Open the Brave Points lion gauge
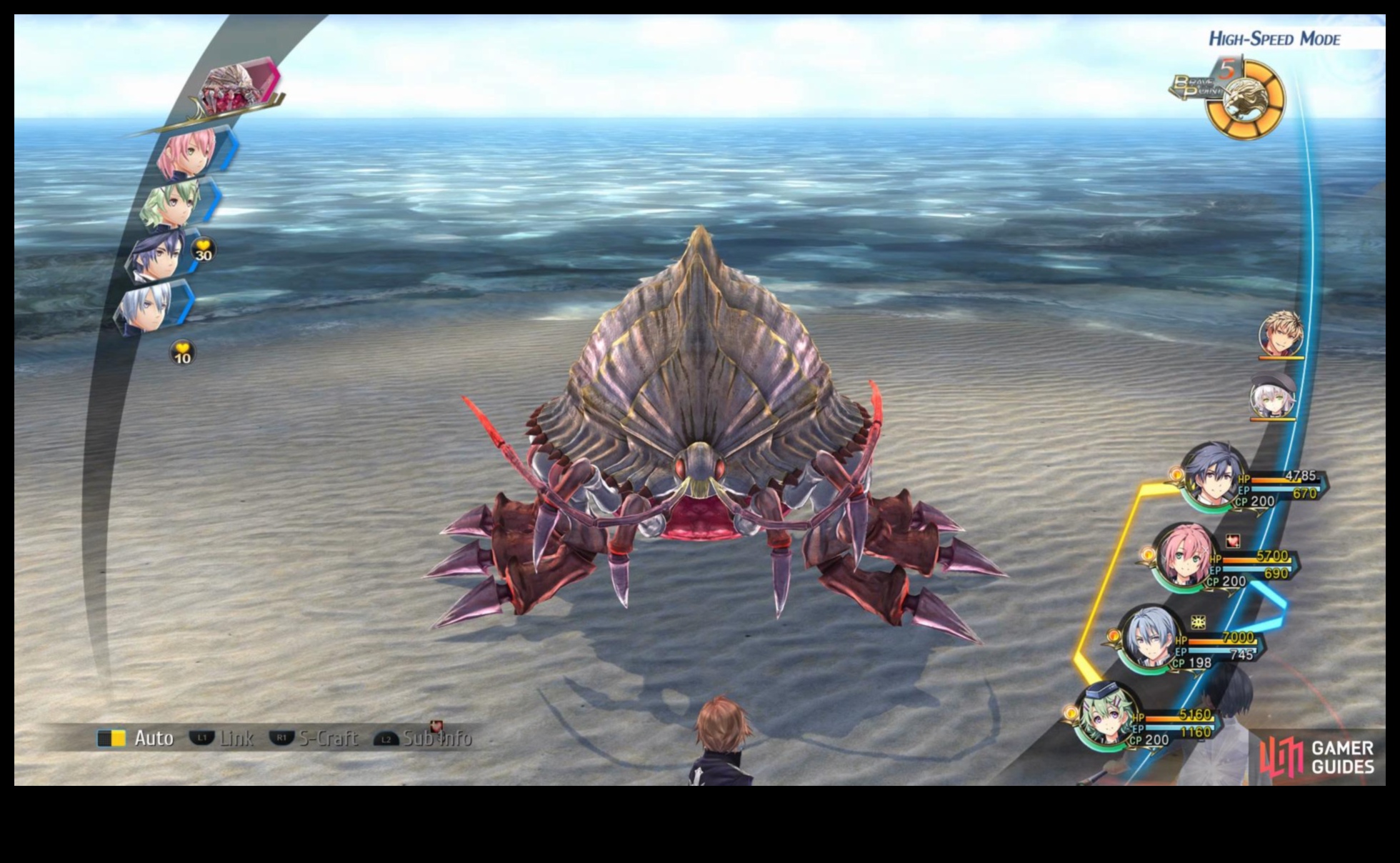1400x863 pixels. [x=1244, y=100]
